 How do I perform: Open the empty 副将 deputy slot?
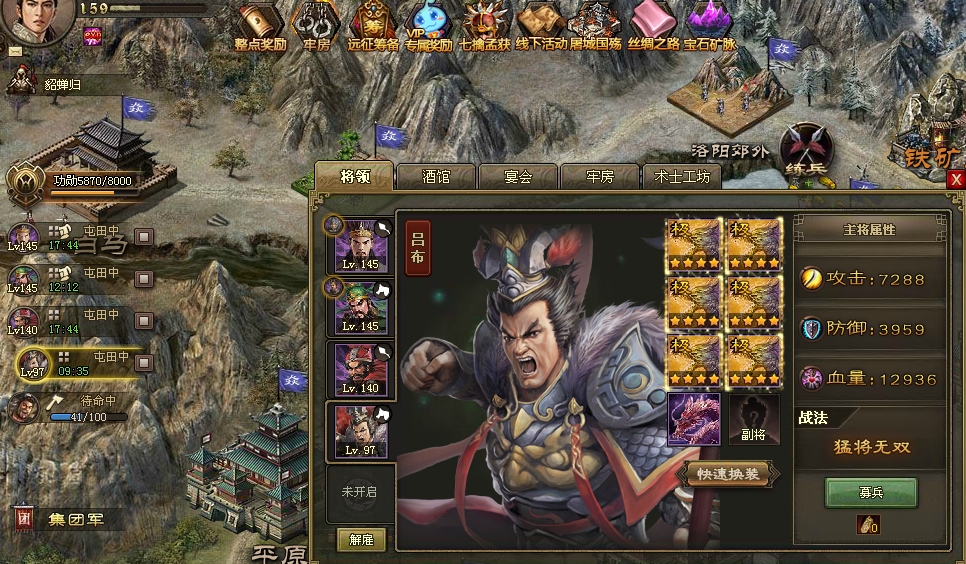point(753,419)
